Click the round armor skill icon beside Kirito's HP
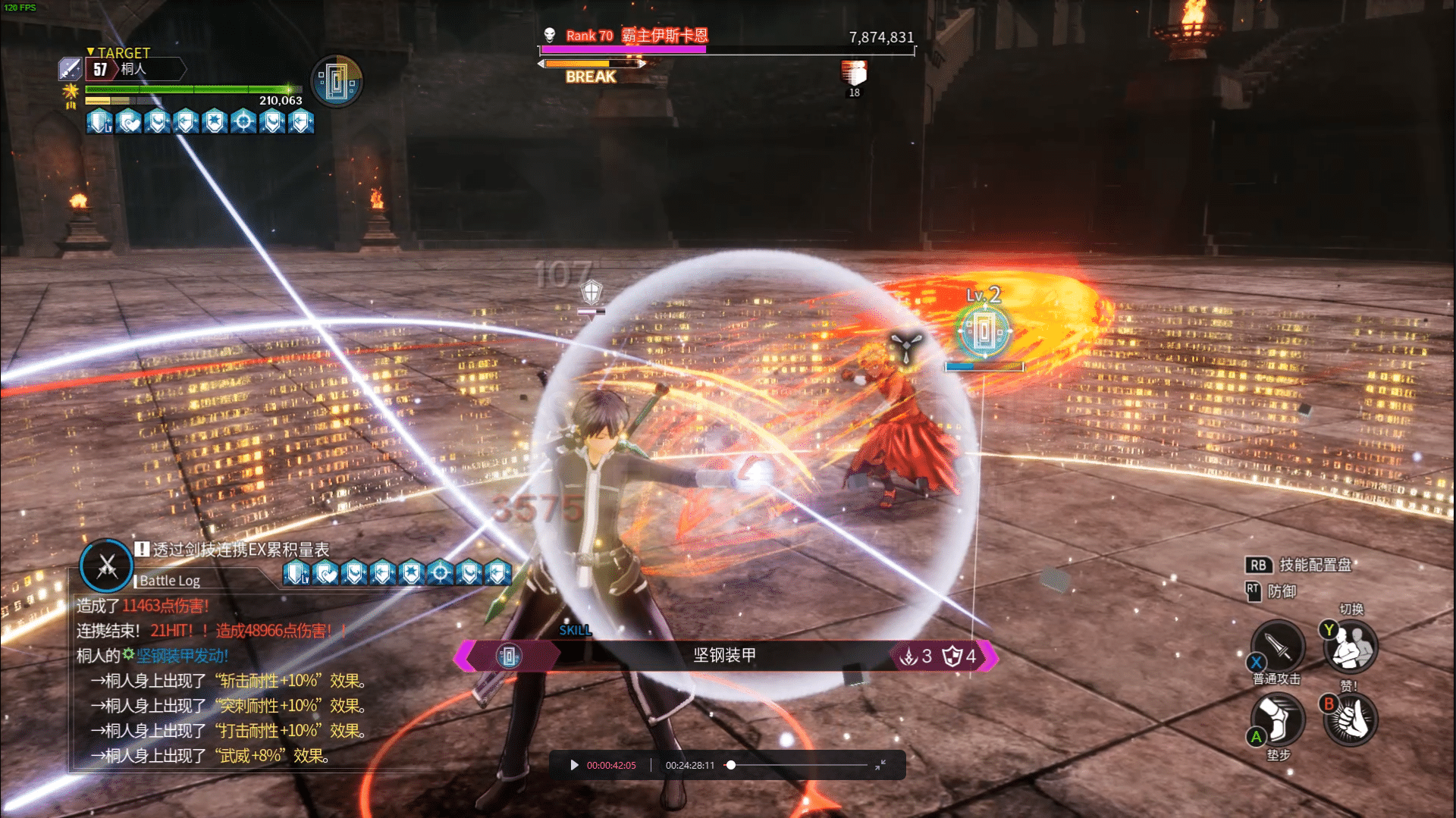This screenshot has width=1456, height=818. coord(337,81)
